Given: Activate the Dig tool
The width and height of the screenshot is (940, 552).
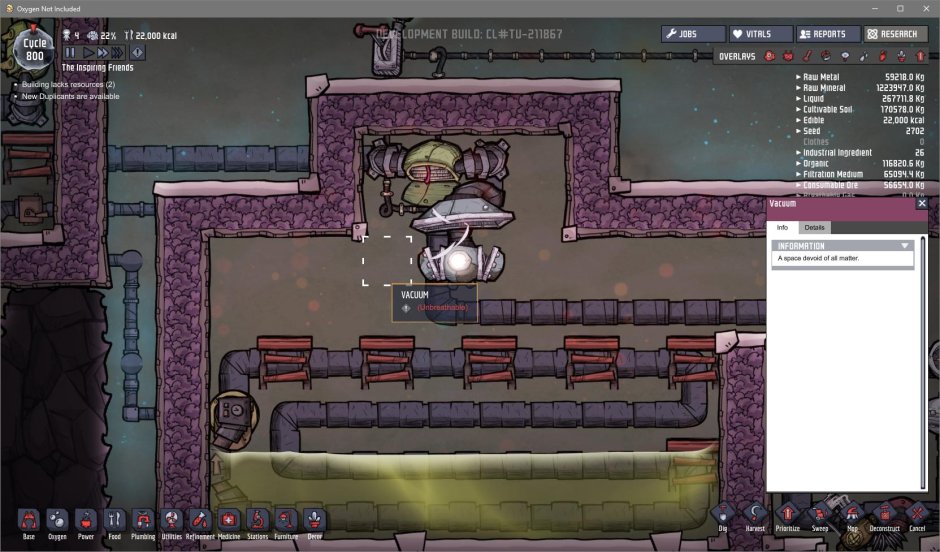Looking at the screenshot, I should [x=723, y=516].
